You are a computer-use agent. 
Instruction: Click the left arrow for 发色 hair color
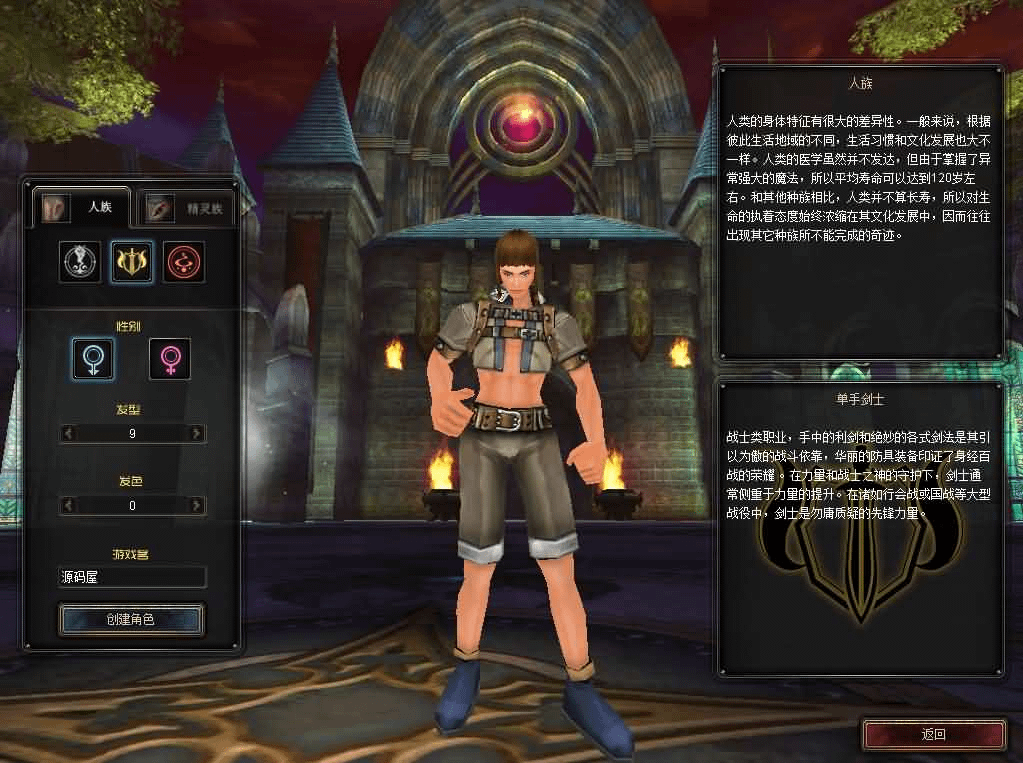pyautogui.click(x=68, y=506)
